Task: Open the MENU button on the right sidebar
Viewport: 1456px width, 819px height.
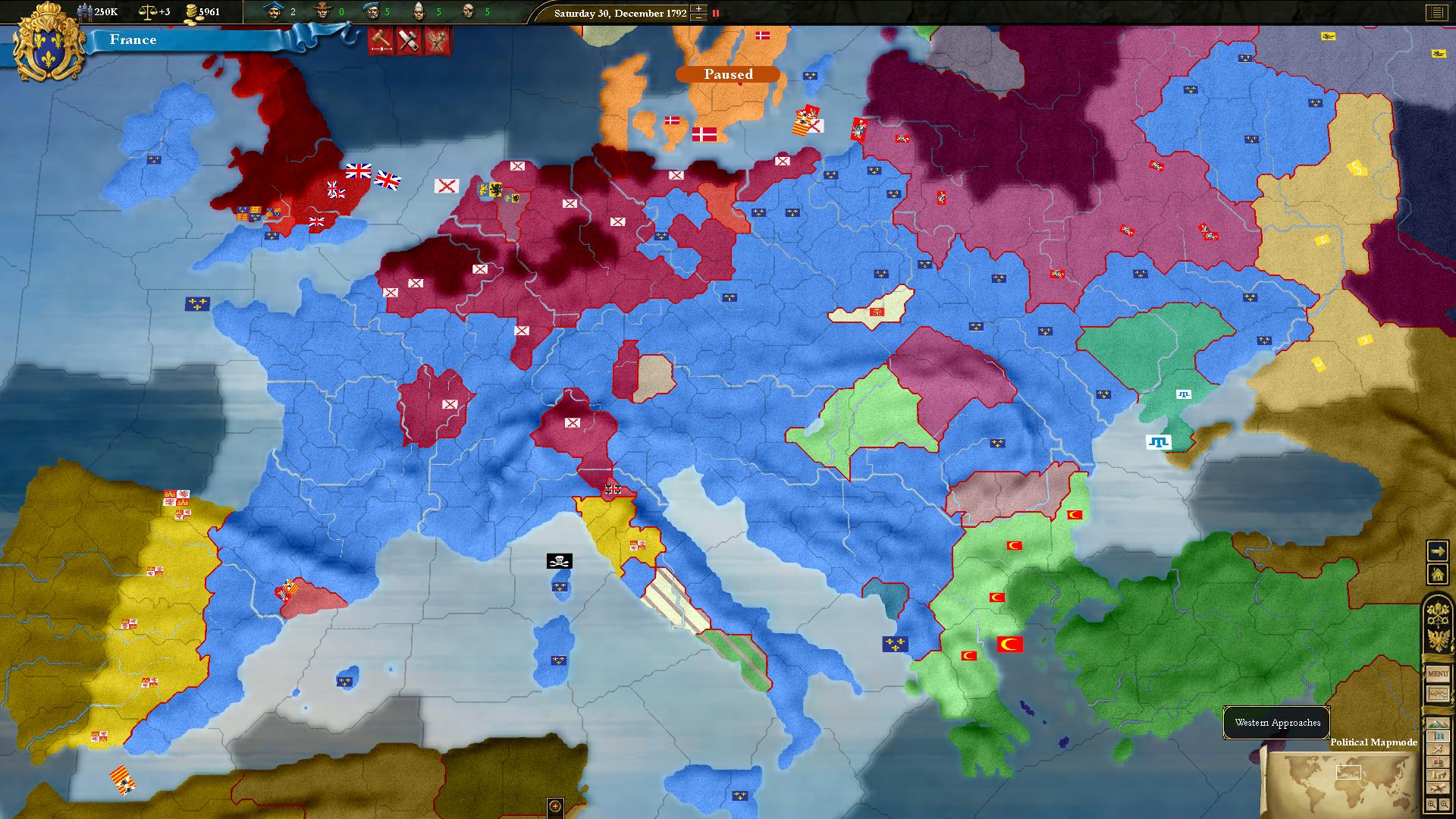Action: coord(1437,673)
